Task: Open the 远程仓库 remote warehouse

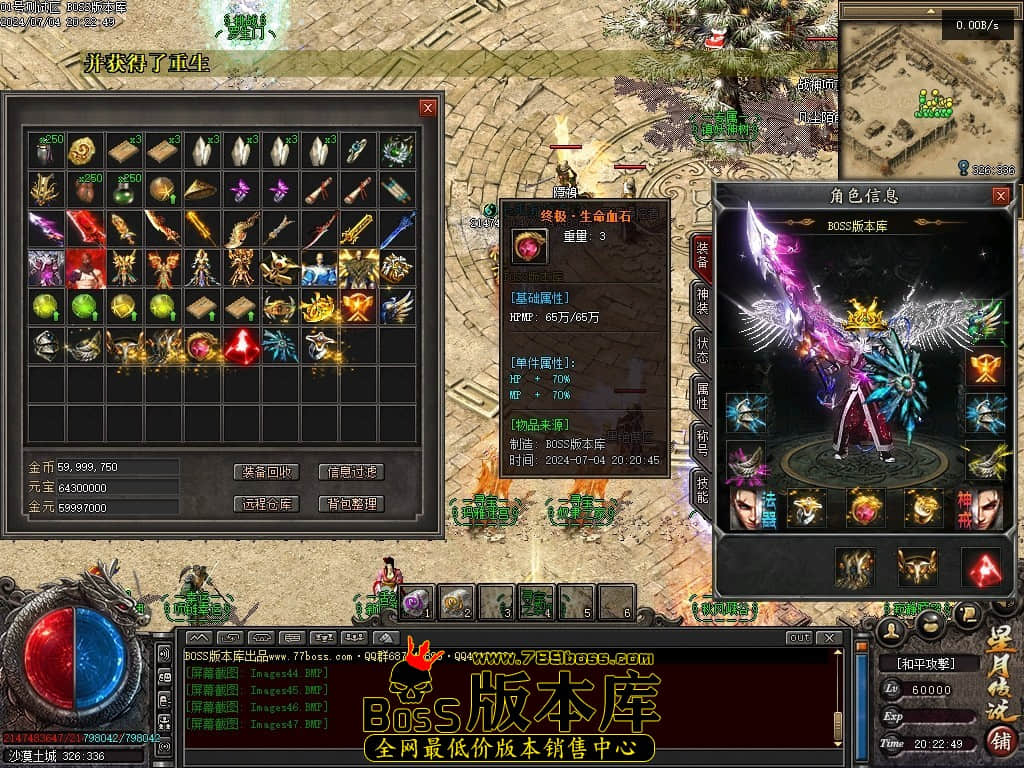Action: 267,504
